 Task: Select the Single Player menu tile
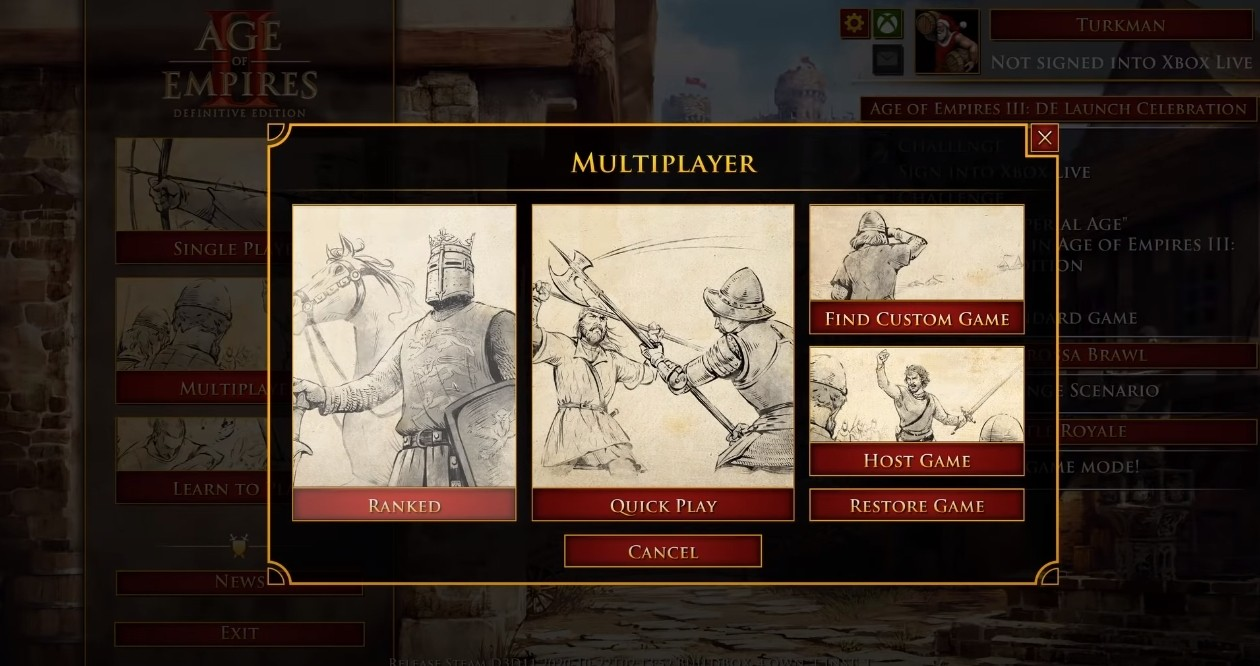pyautogui.click(x=192, y=200)
